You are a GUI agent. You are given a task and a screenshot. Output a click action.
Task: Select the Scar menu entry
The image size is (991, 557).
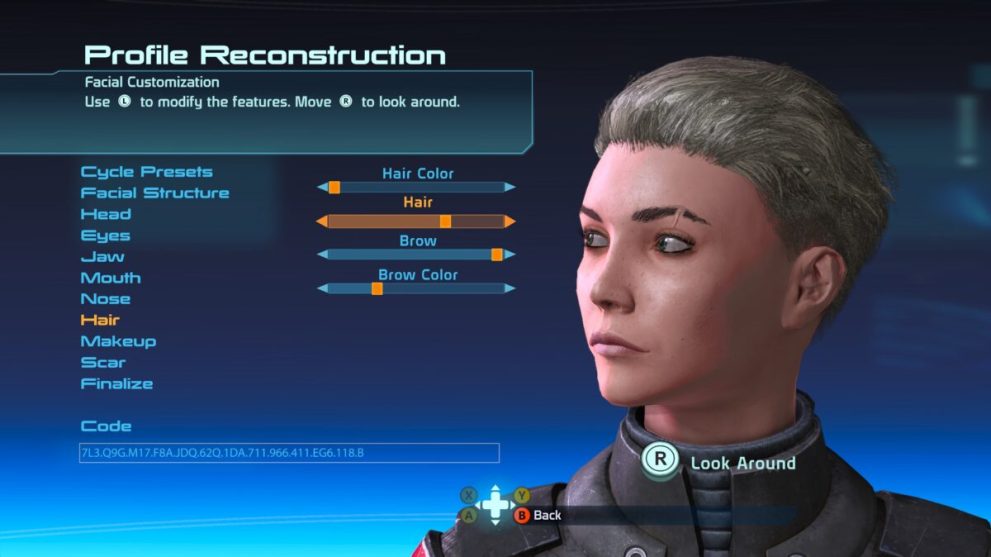[x=103, y=362]
